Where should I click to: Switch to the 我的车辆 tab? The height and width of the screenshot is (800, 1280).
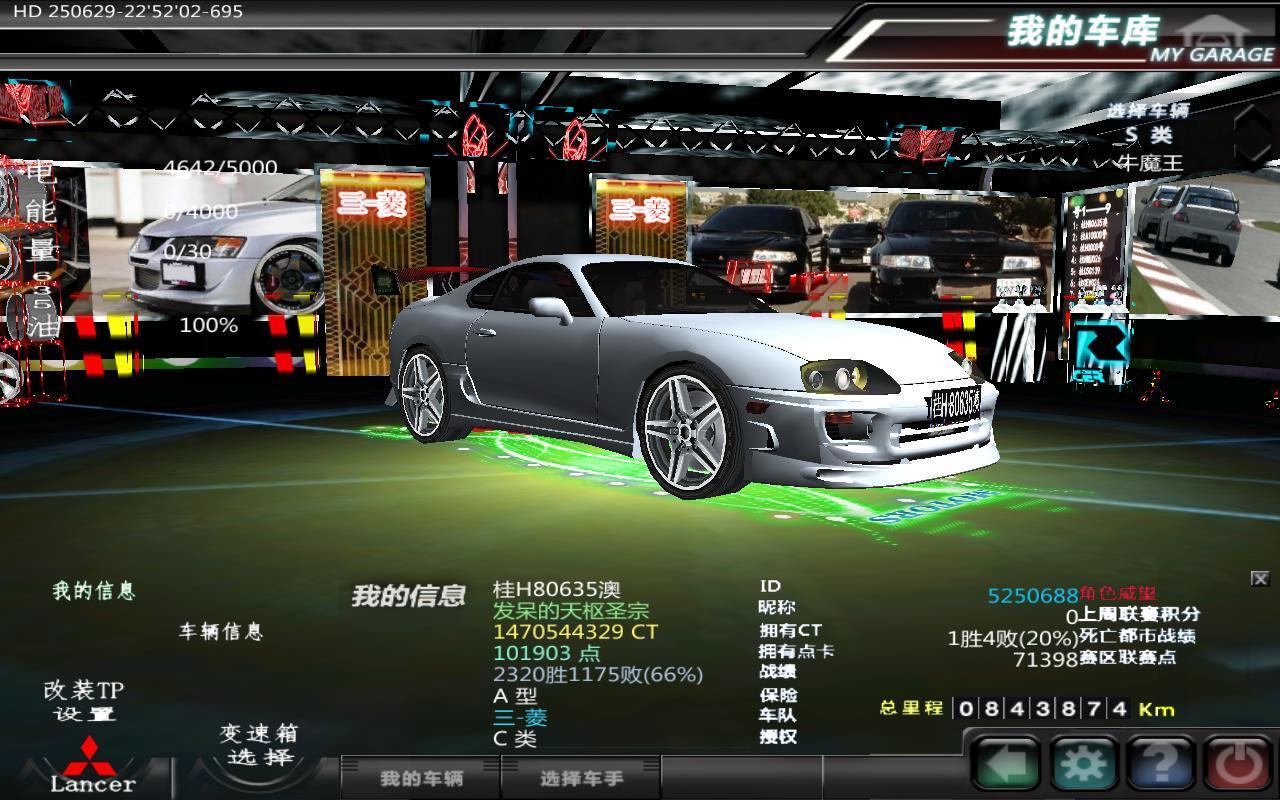pos(421,778)
